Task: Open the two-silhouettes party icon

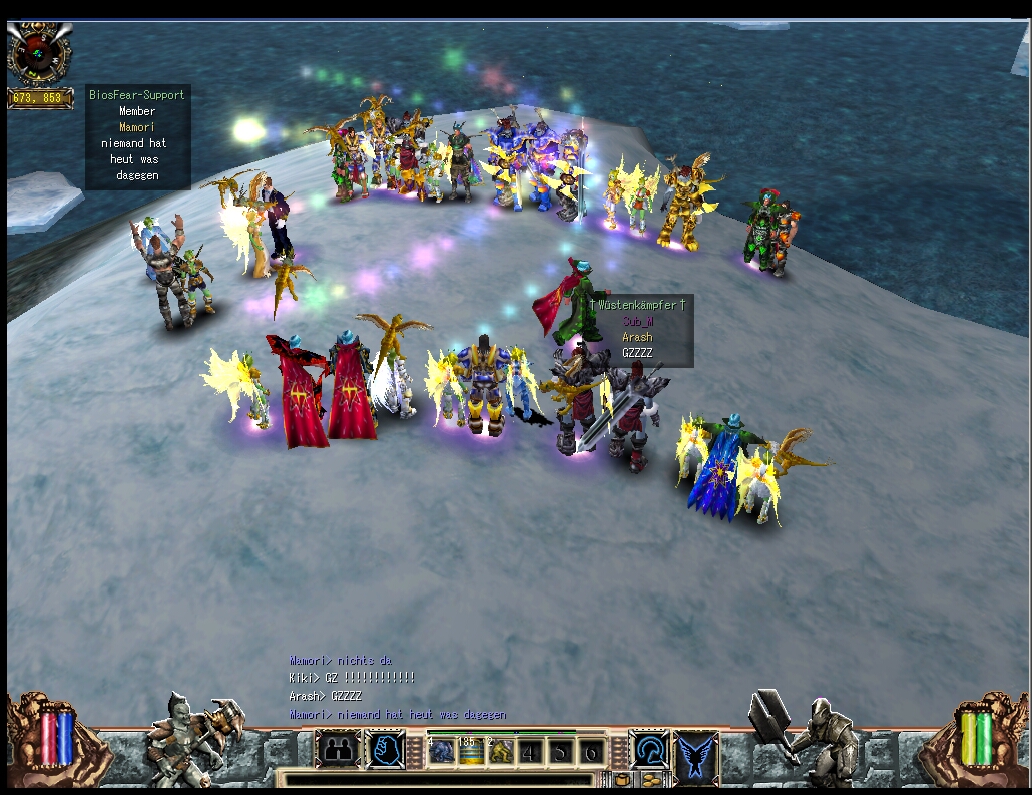Action: coord(337,750)
